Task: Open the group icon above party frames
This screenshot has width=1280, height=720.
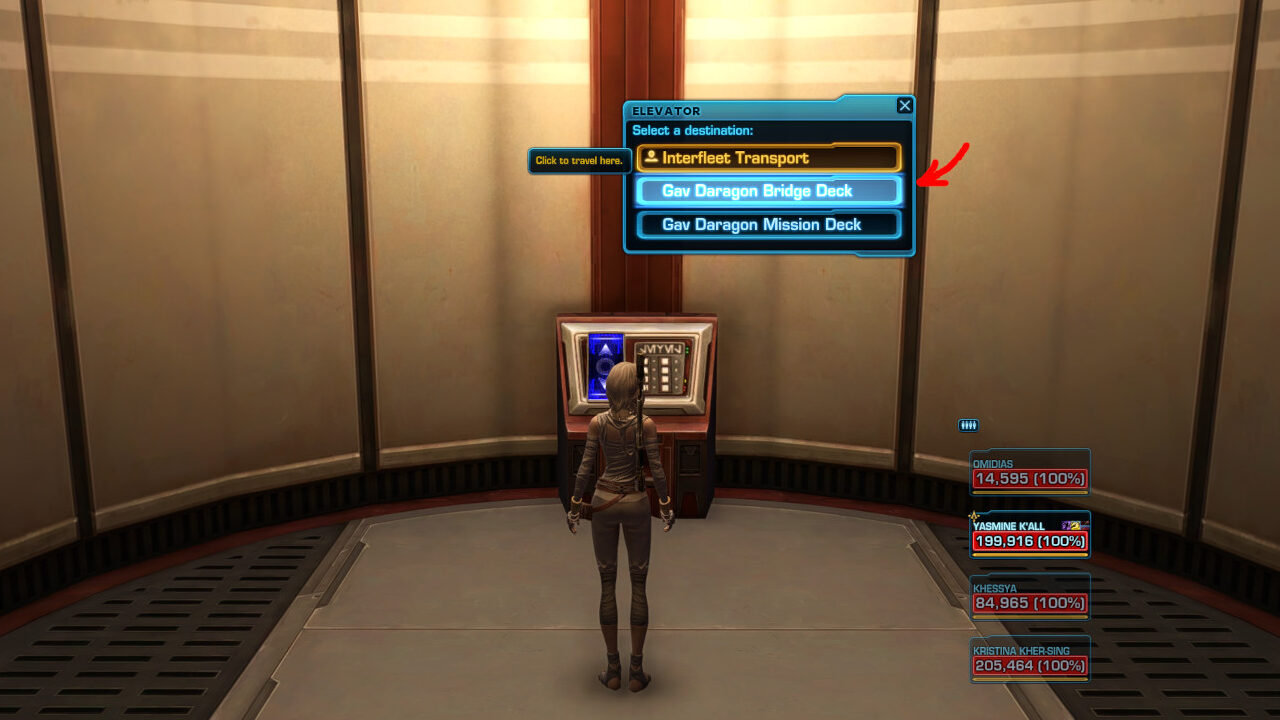Action: [968, 425]
